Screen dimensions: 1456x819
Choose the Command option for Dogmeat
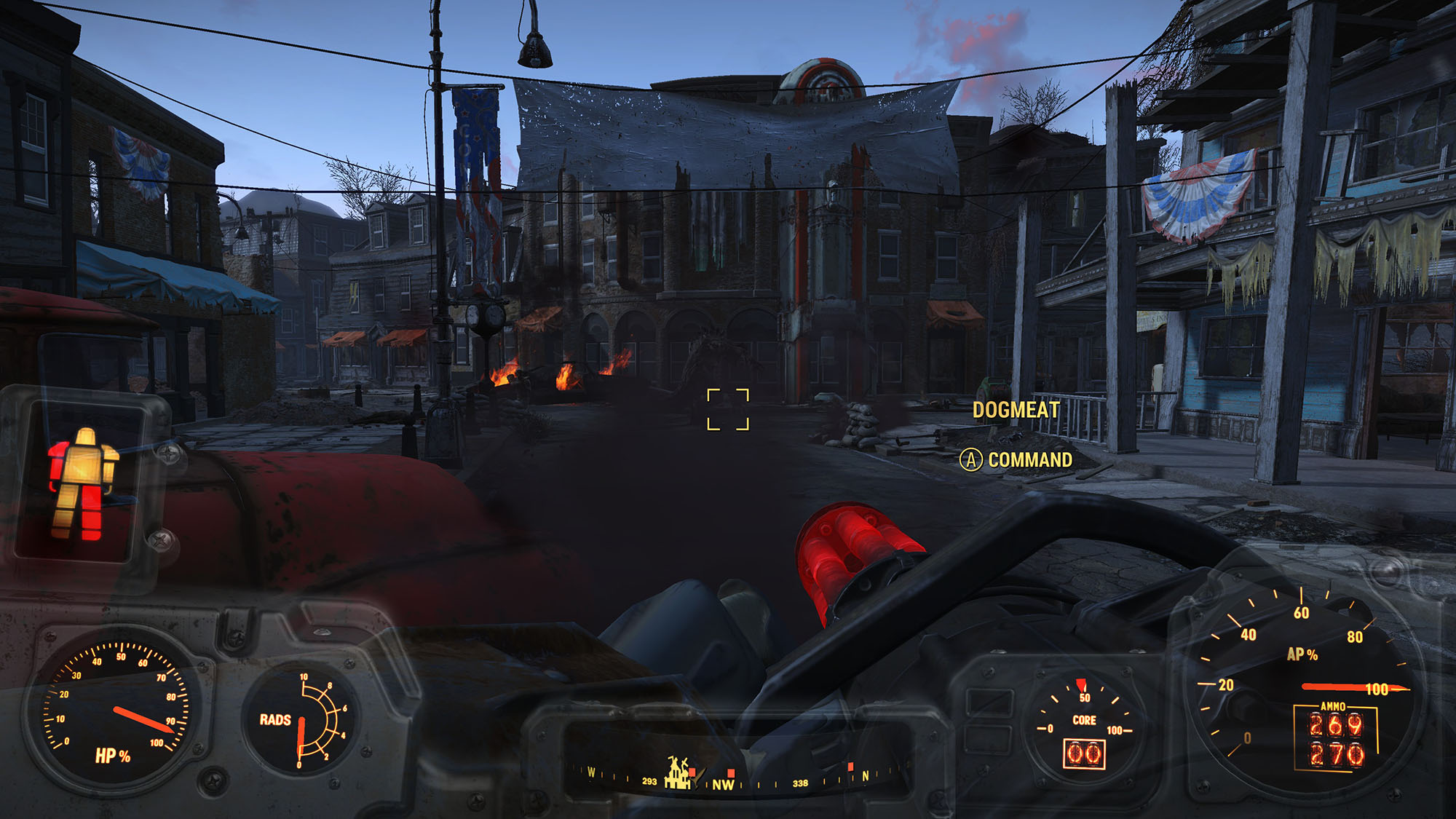[x=1016, y=460]
